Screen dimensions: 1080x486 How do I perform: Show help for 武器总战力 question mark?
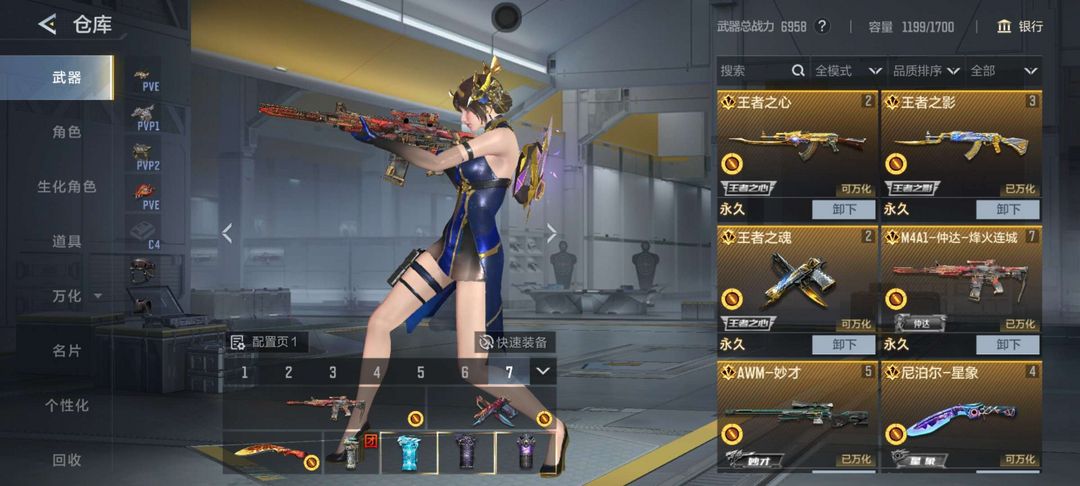[x=822, y=26]
